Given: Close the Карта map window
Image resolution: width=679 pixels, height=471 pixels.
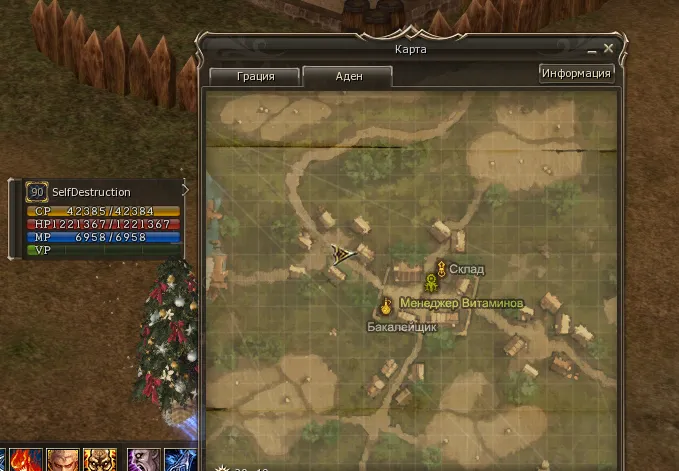Looking at the screenshot, I should click(608, 48).
